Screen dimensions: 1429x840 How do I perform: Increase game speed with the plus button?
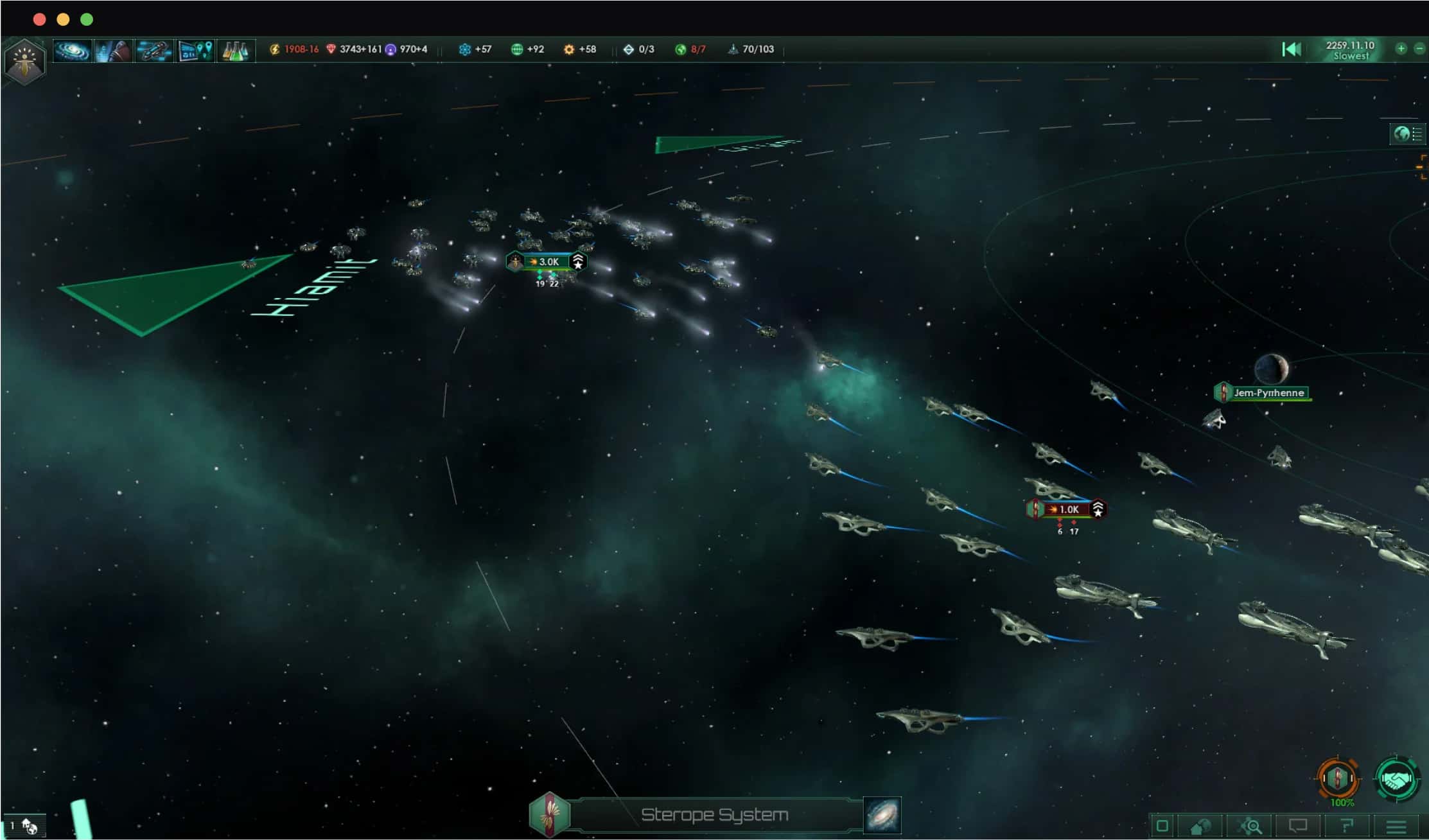[1401, 49]
